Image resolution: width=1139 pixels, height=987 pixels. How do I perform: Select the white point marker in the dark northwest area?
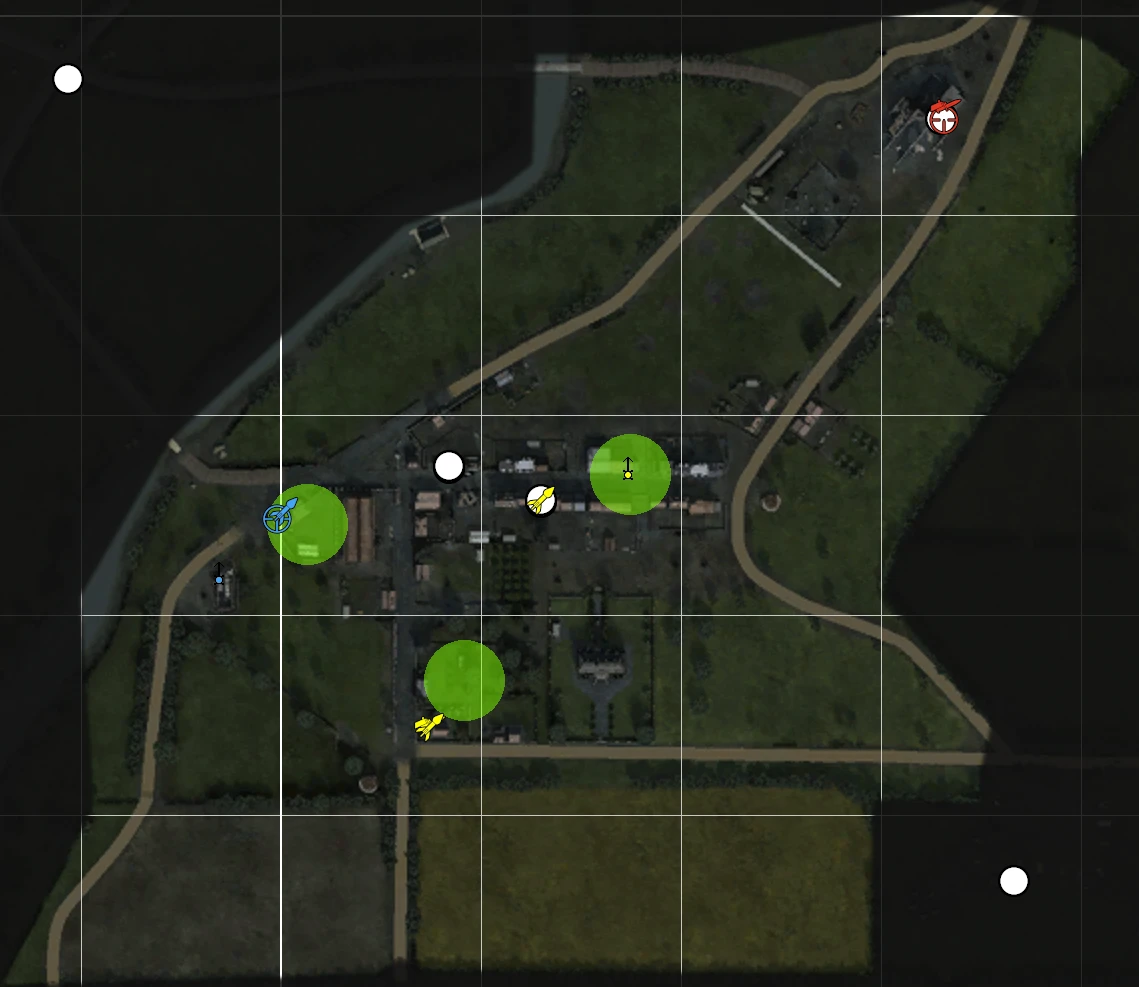[x=68, y=79]
